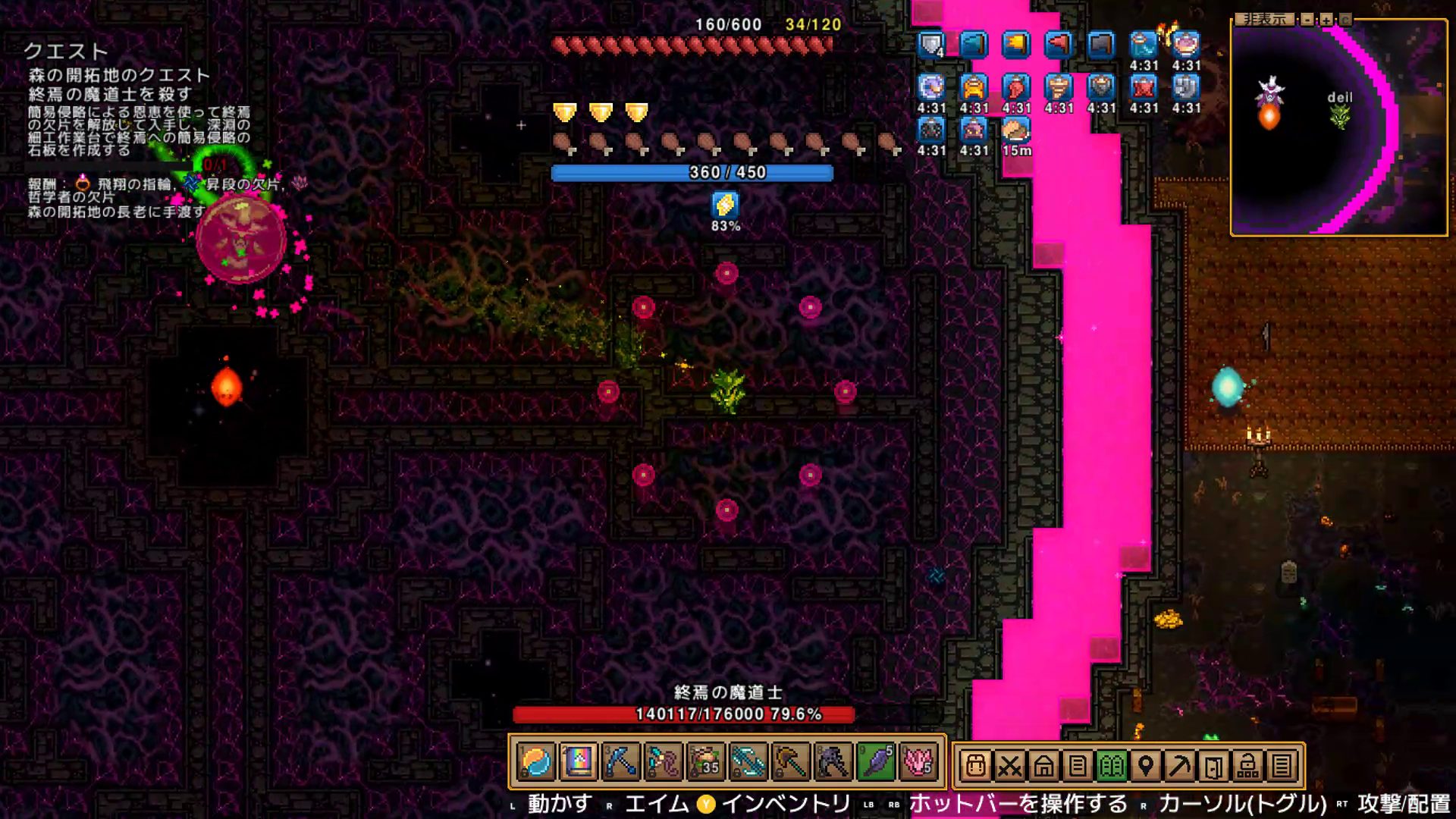
Task: Open the backpack inventory button
Action: tap(975, 767)
